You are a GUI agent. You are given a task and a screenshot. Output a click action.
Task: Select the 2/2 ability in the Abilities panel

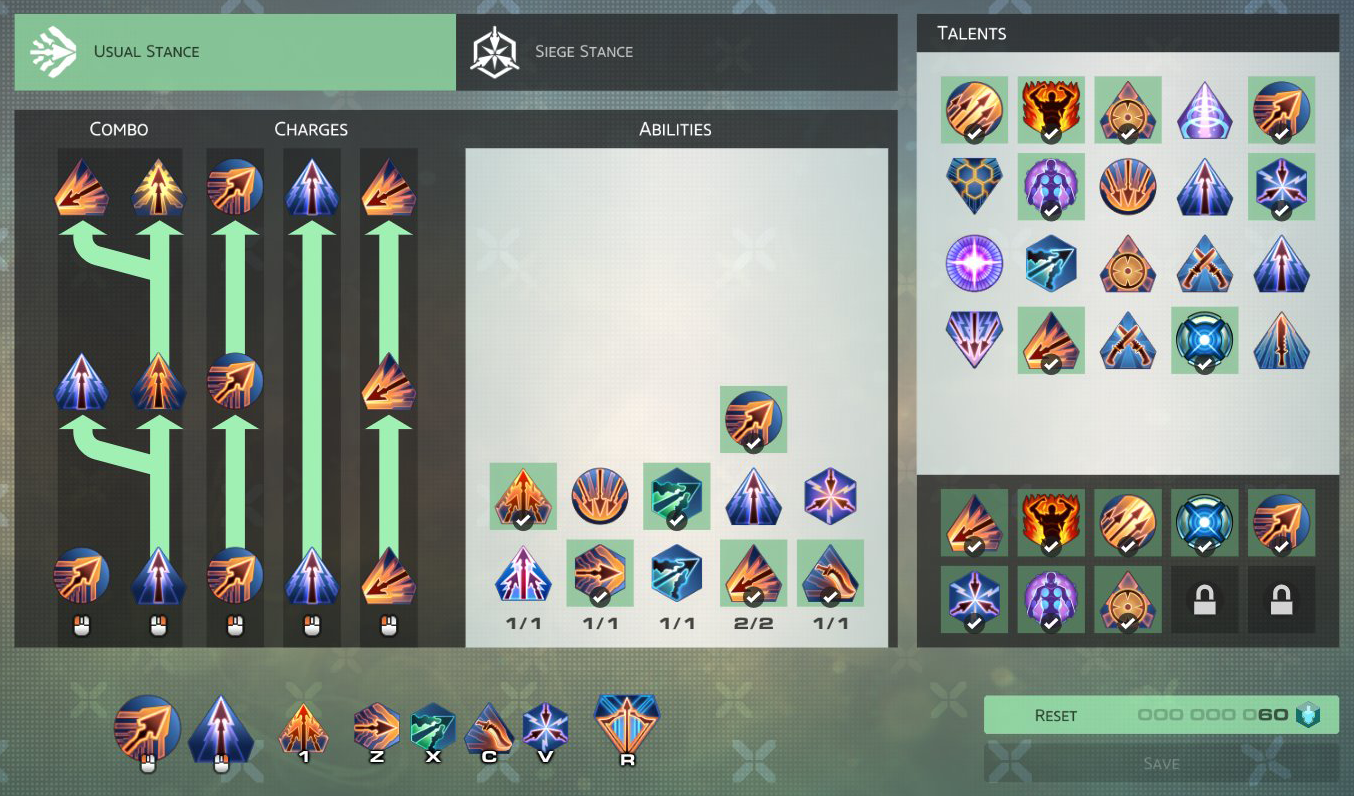coord(752,574)
